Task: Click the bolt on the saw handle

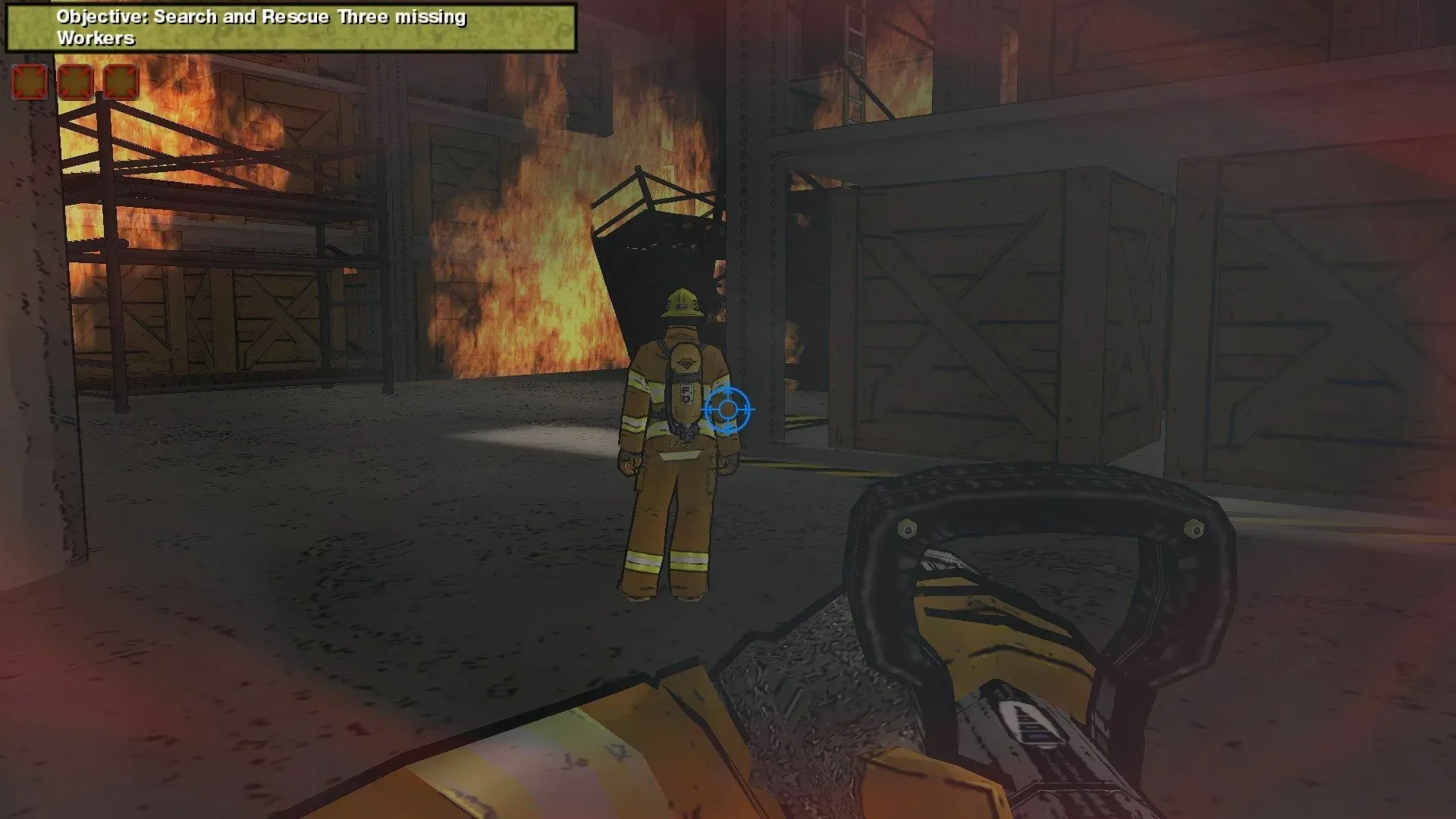Action: coord(907,526)
